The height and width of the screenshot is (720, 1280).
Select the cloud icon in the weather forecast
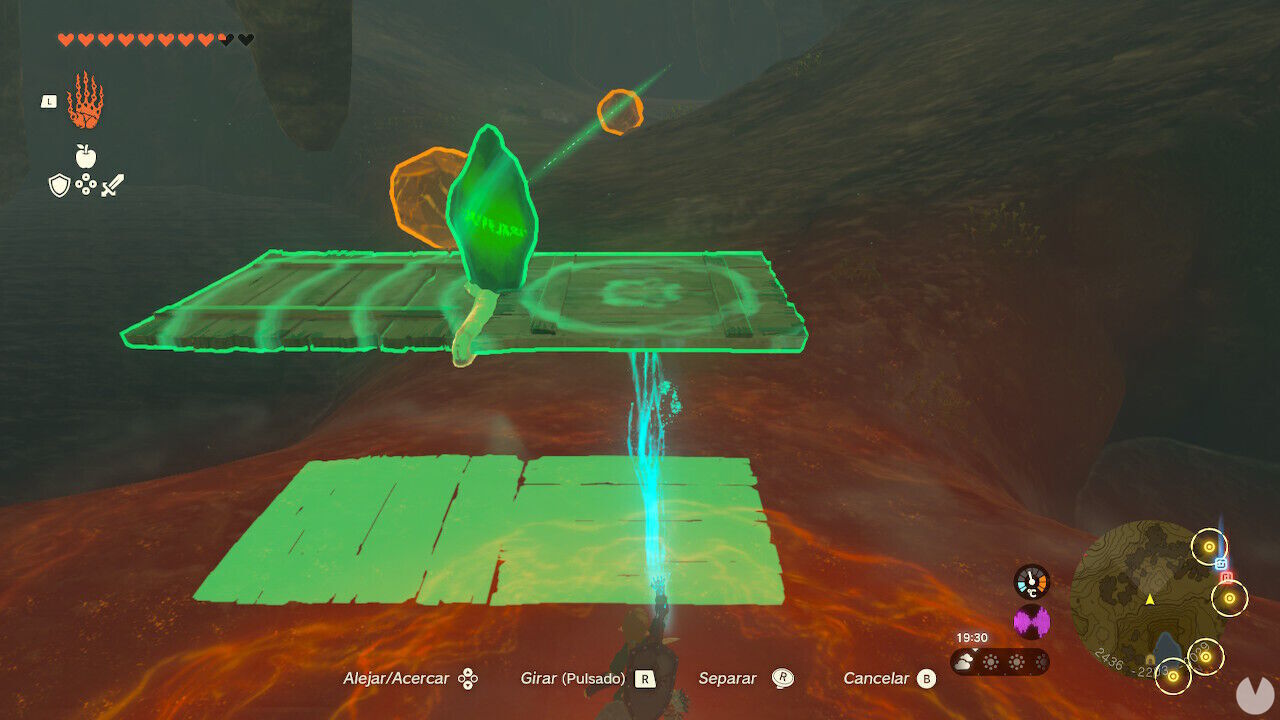(x=963, y=661)
